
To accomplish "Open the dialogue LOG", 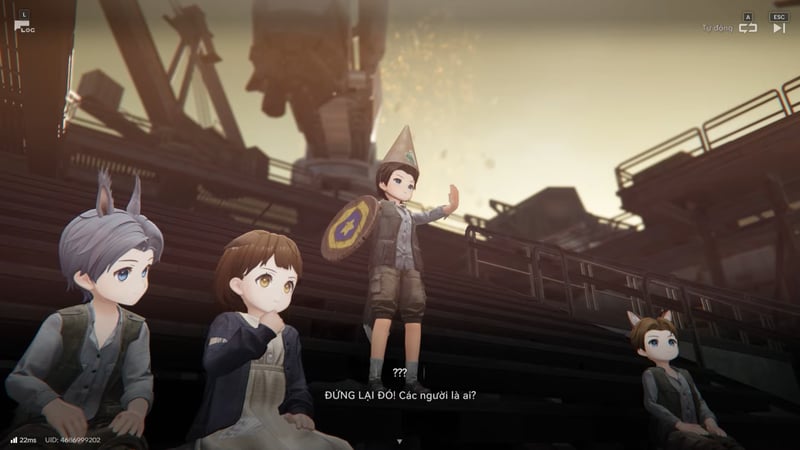I will pos(23,25).
